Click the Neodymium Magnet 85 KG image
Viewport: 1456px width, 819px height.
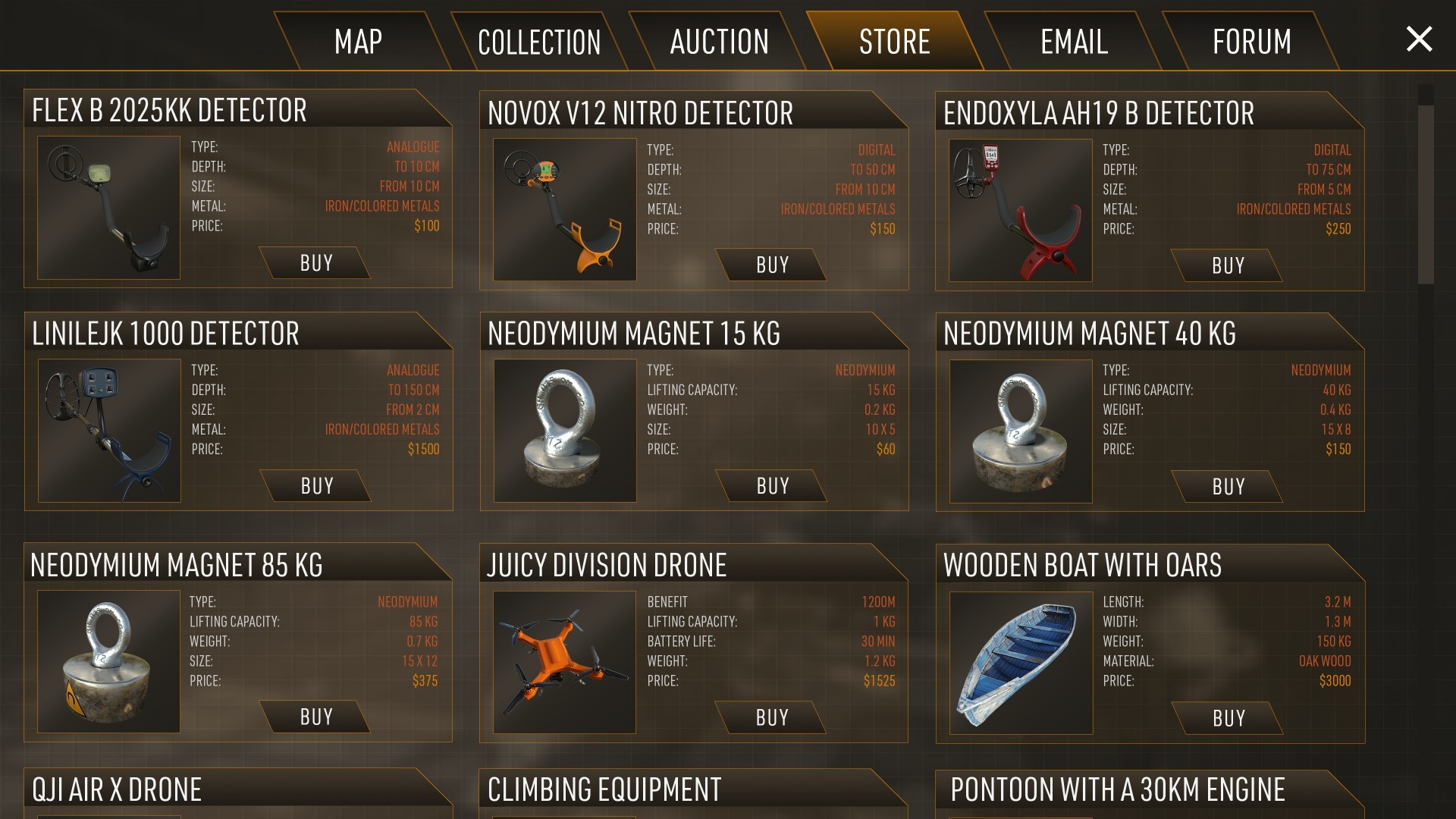point(108,662)
